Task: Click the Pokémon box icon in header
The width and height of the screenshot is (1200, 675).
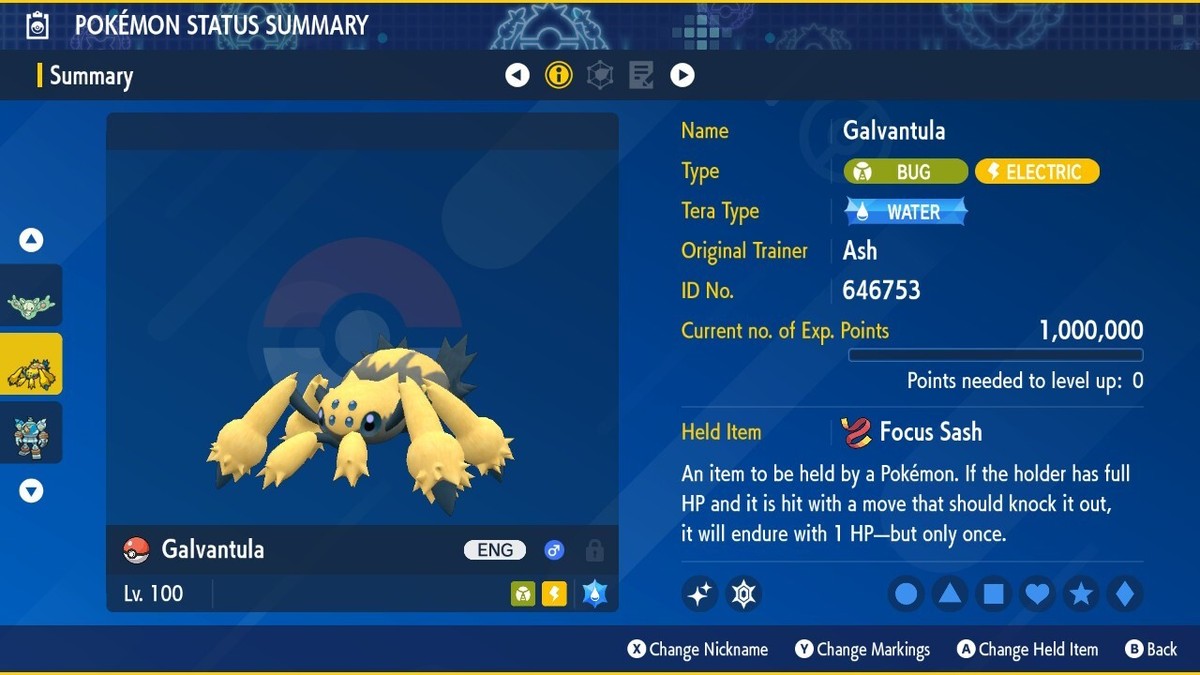Action: coord(38,24)
